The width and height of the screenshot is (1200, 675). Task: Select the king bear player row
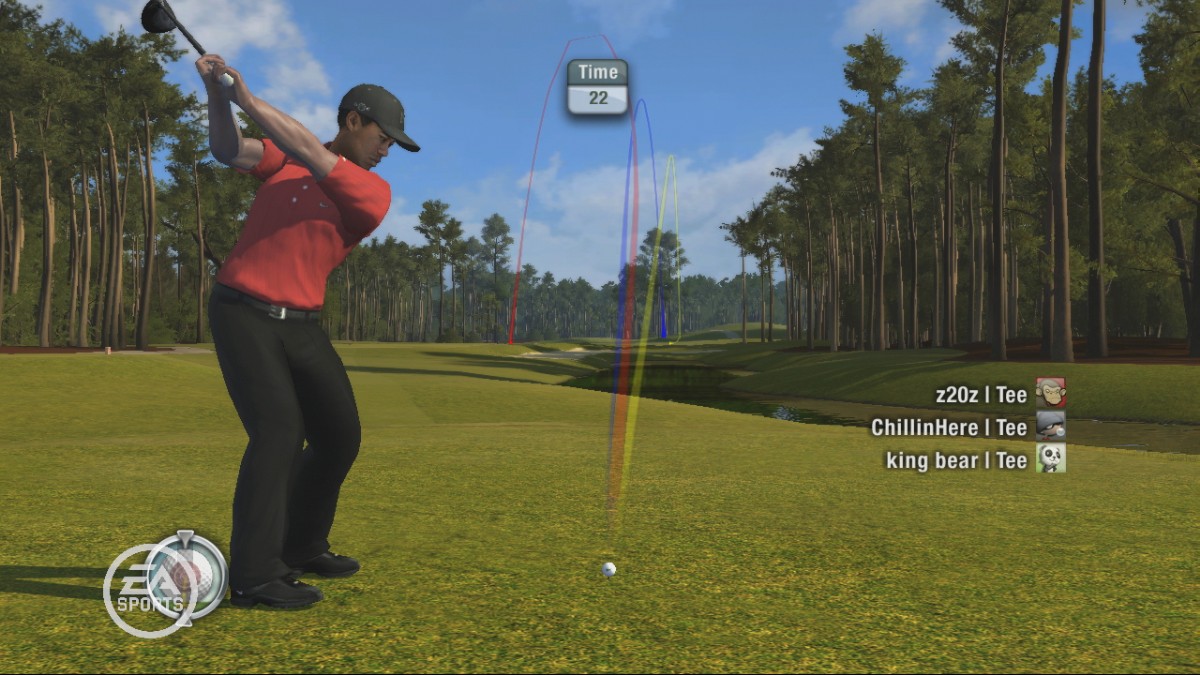coord(956,460)
